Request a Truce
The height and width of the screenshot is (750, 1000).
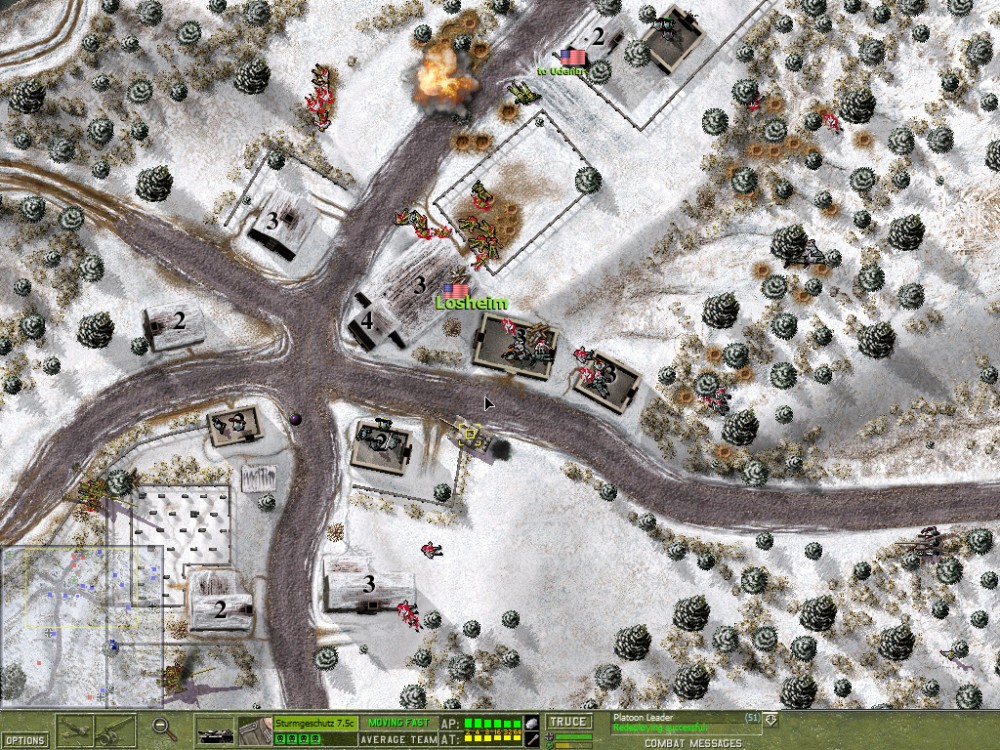point(569,722)
